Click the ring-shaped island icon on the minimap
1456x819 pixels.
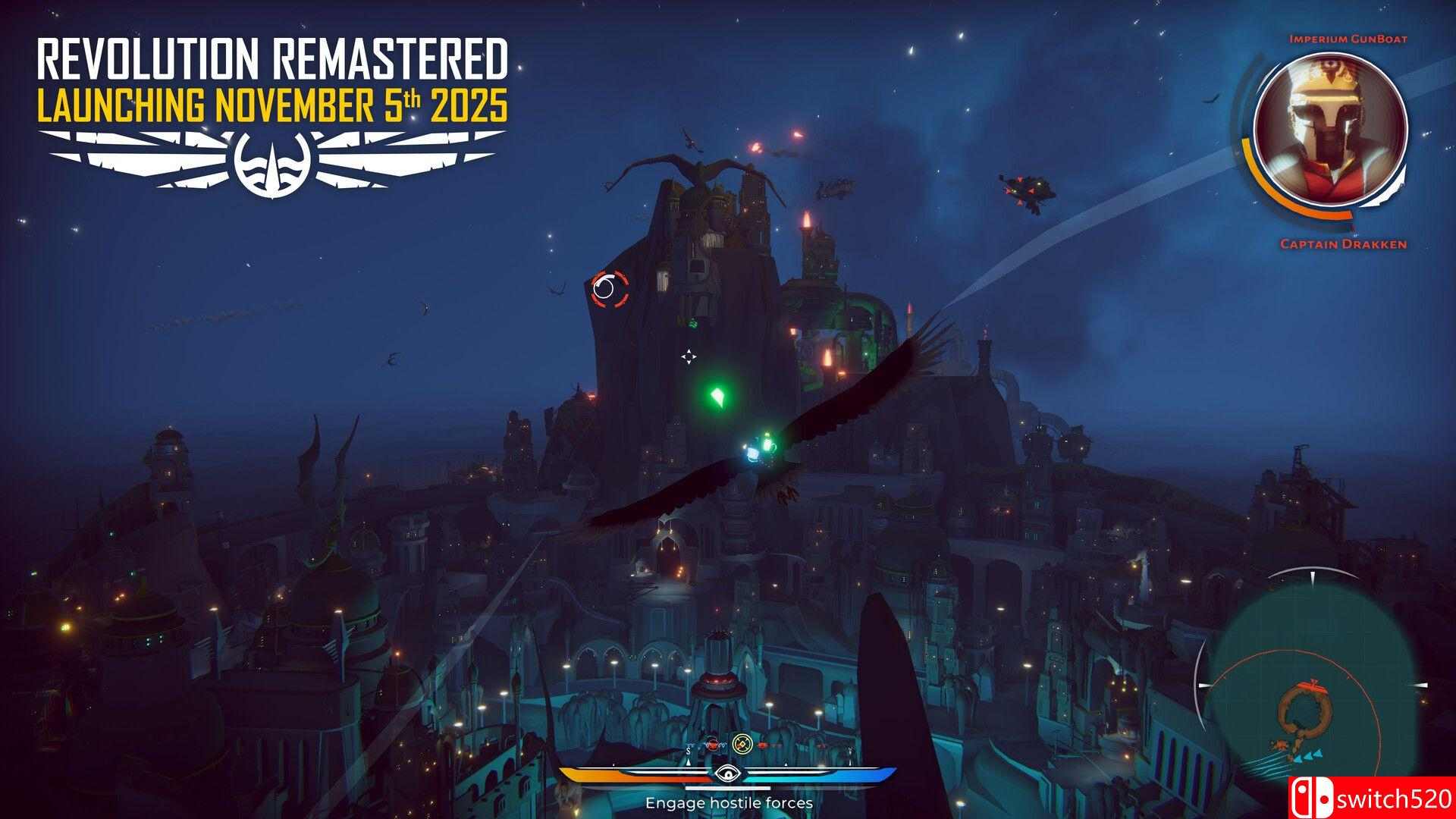[x=1304, y=709]
